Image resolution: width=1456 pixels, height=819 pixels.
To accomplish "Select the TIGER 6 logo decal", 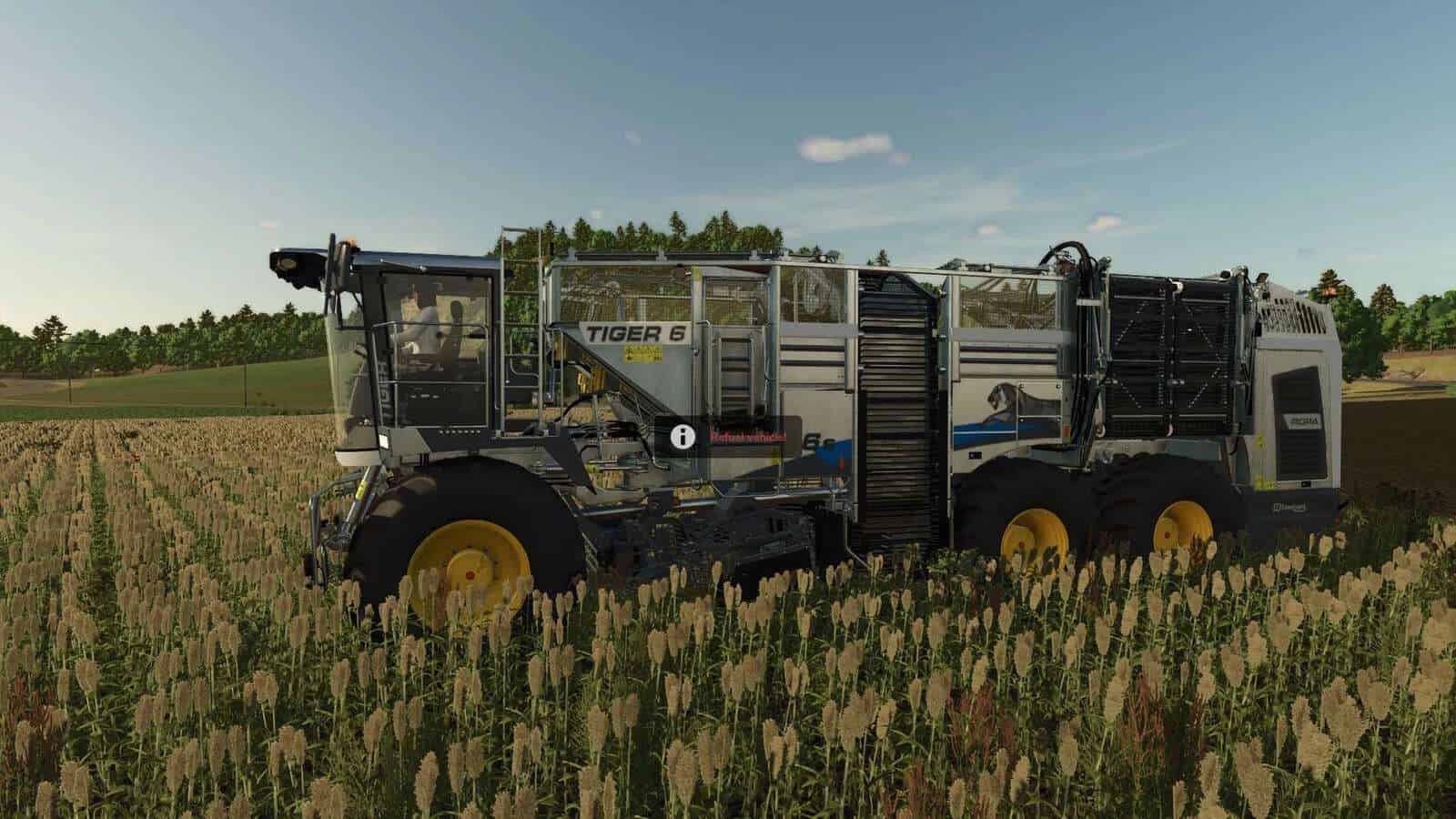I will click(635, 332).
